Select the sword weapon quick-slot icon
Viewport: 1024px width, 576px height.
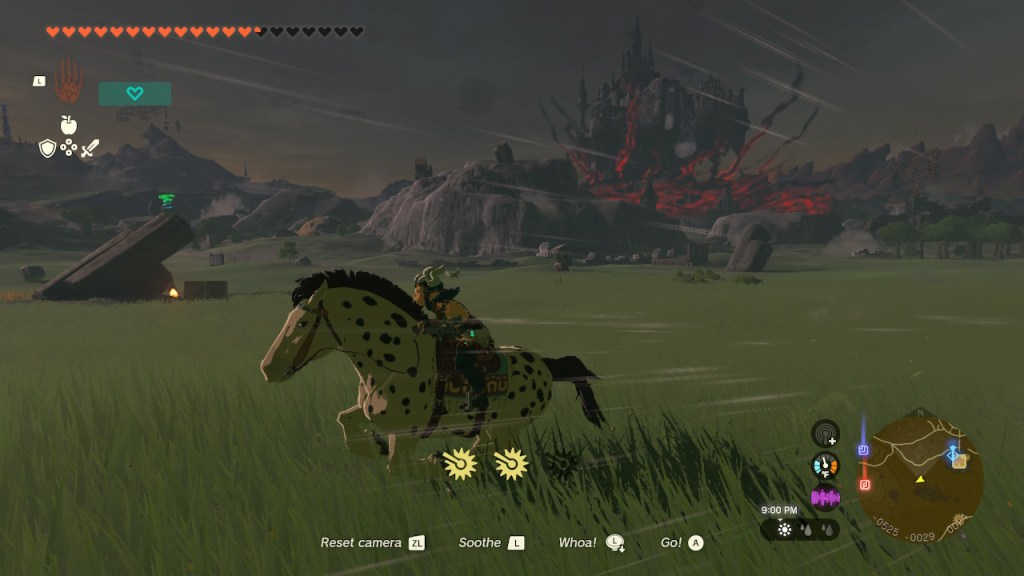point(90,148)
